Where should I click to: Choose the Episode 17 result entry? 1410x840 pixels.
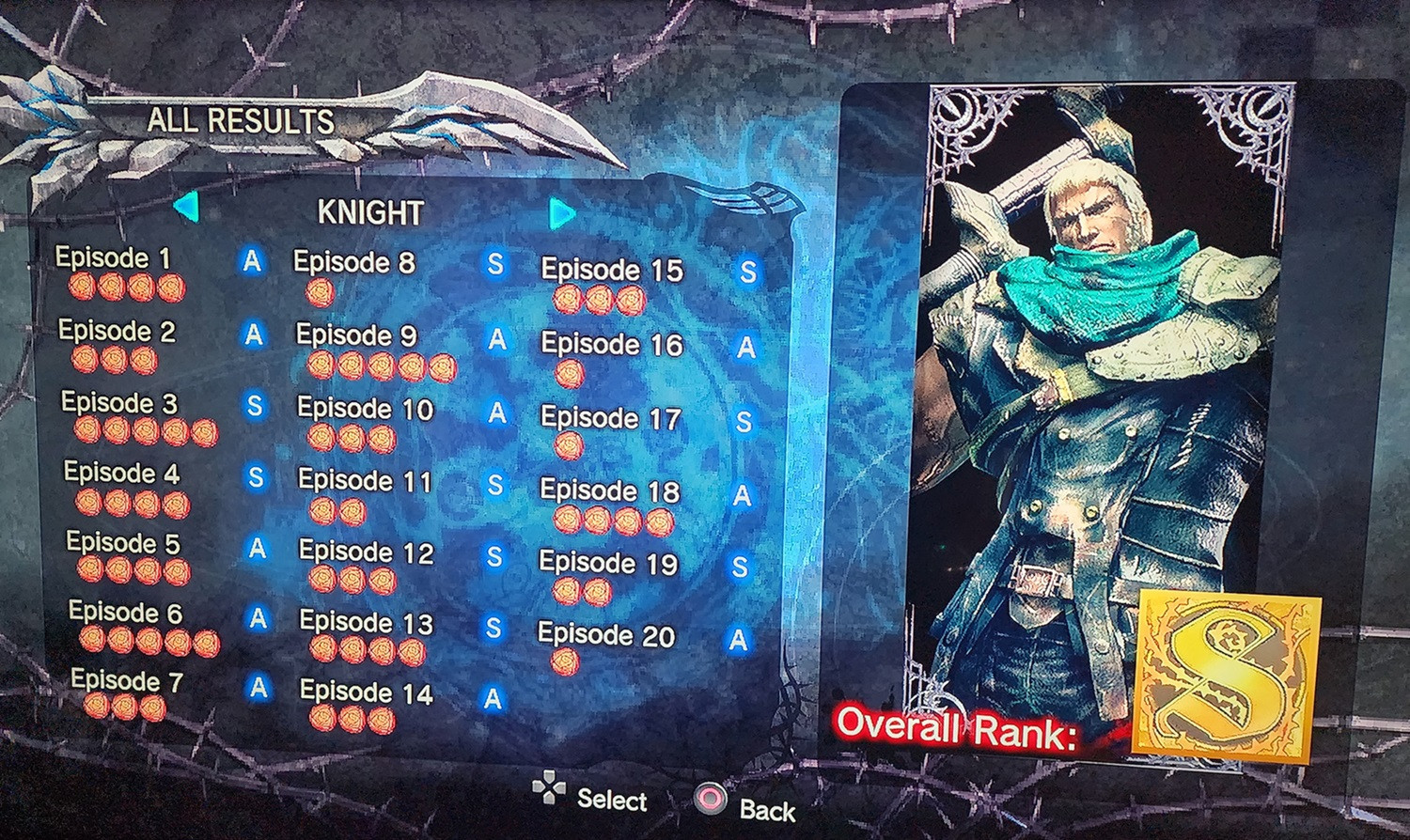point(610,418)
